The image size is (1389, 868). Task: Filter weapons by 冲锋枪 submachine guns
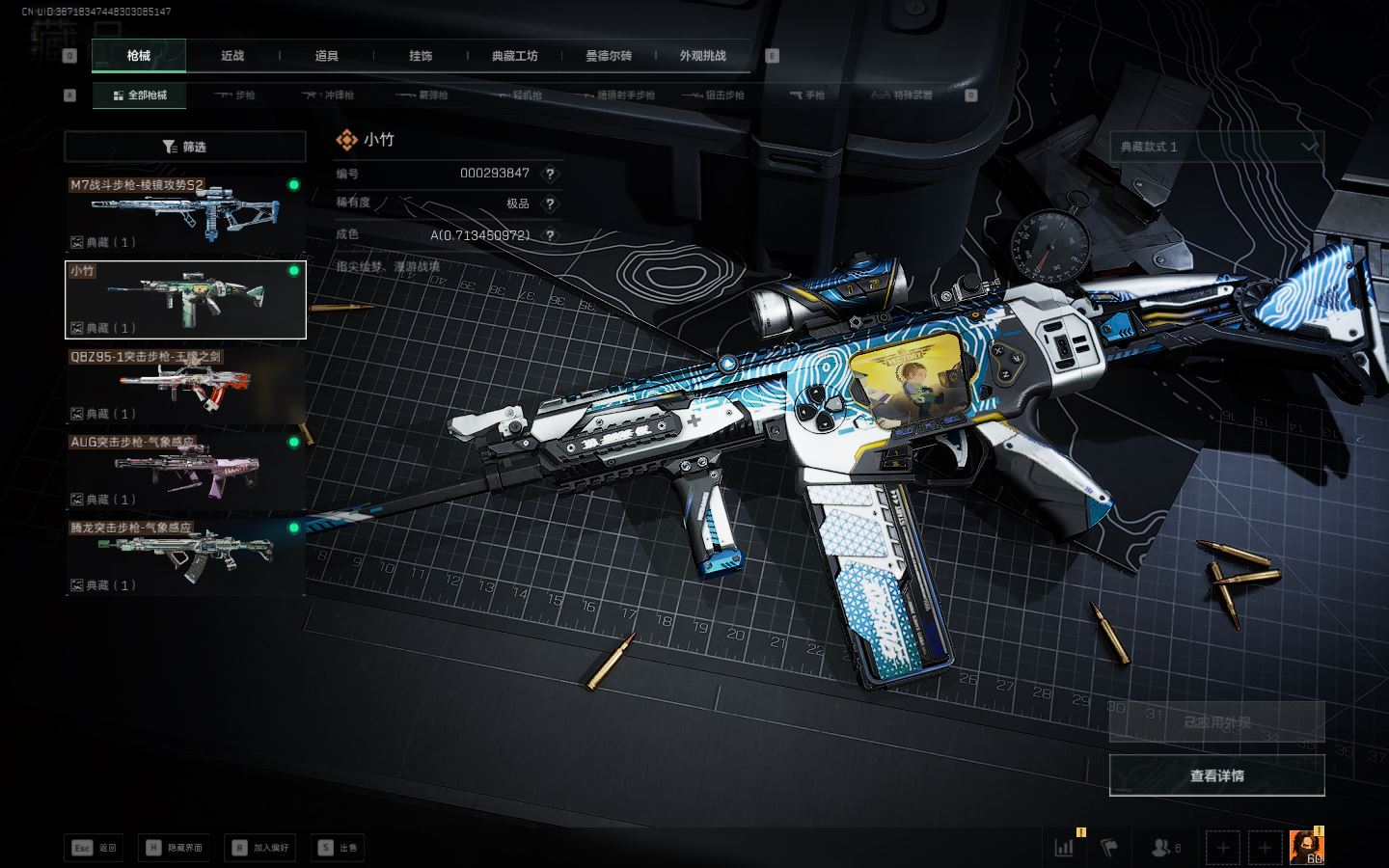pyautogui.click(x=329, y=95)
